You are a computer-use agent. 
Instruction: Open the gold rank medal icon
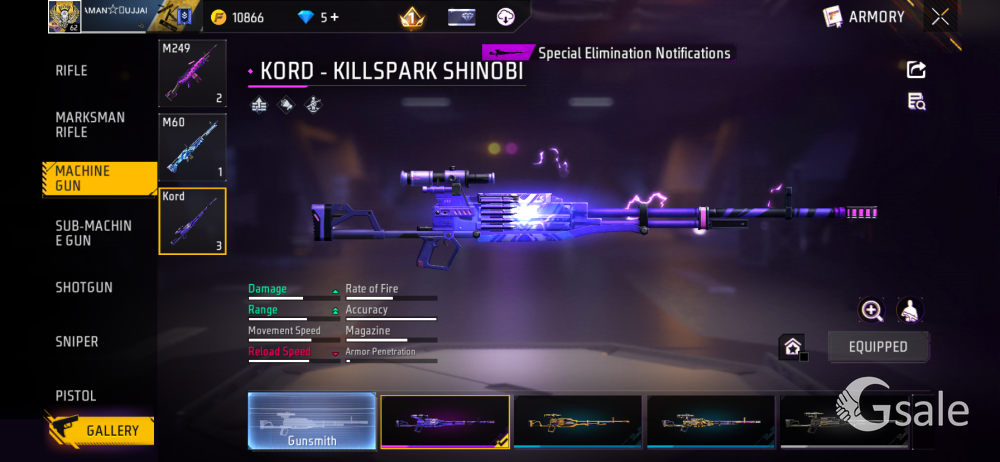click(x=412, y=18)
